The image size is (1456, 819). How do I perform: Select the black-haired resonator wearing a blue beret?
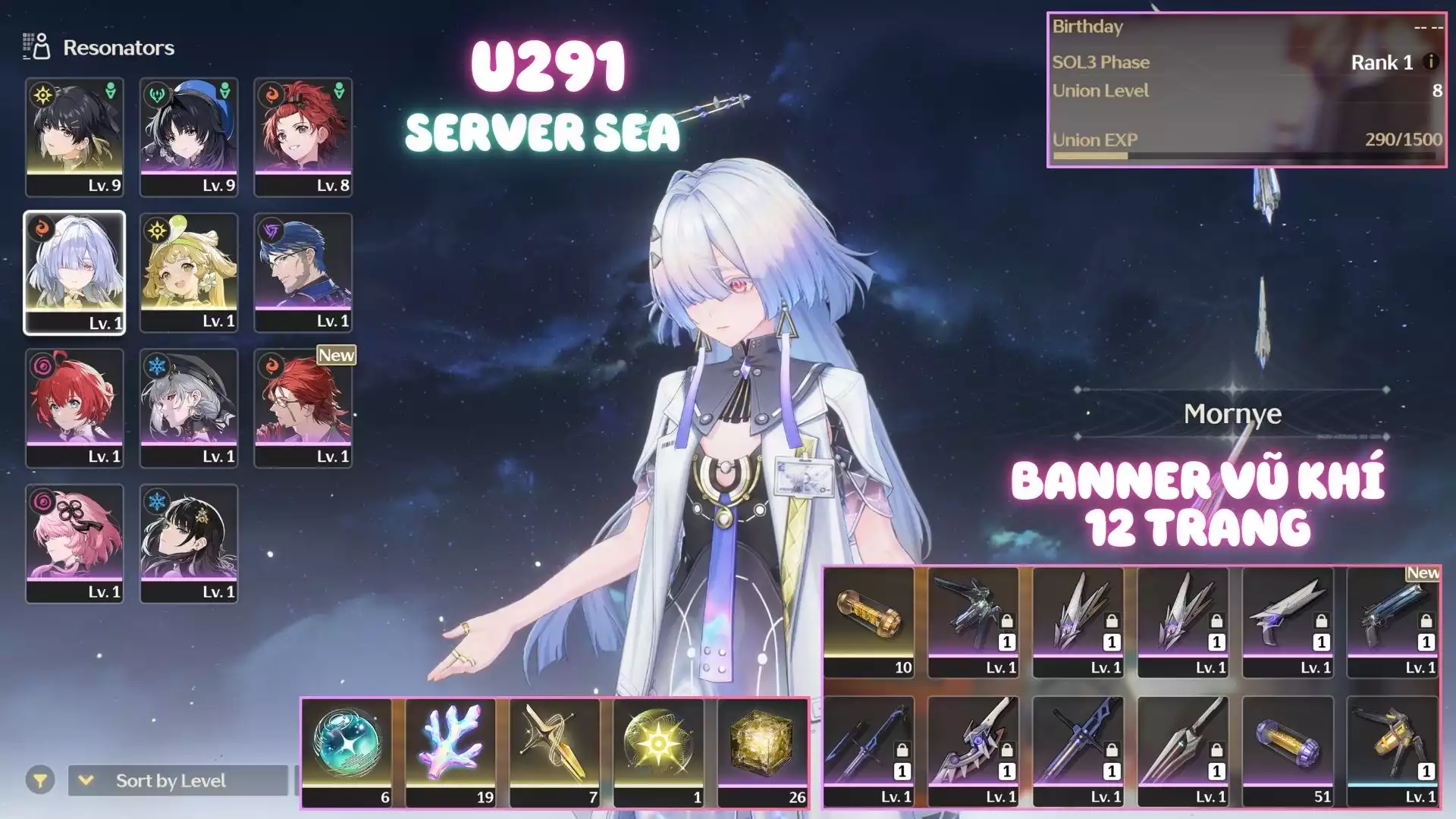pos(189,136)
